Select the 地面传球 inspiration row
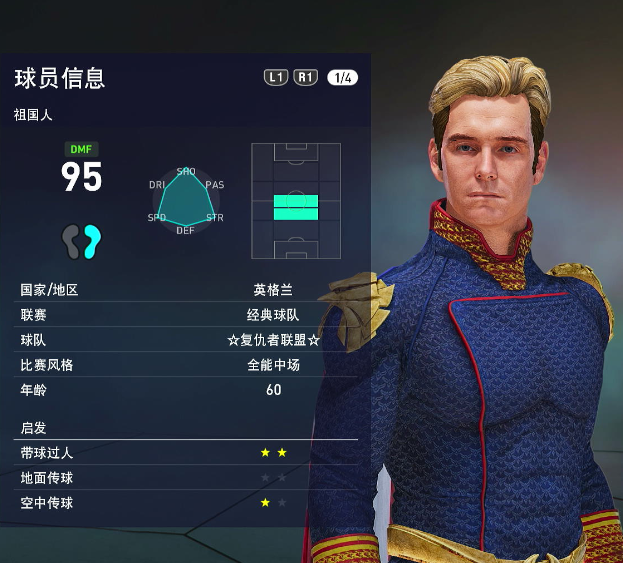 [186, 478]
